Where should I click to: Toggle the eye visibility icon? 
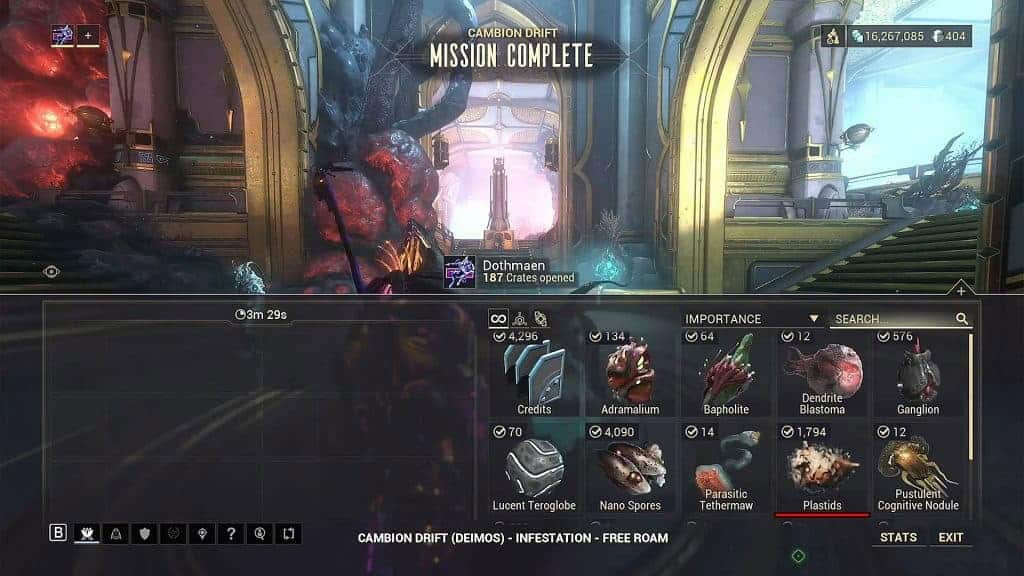51,271
